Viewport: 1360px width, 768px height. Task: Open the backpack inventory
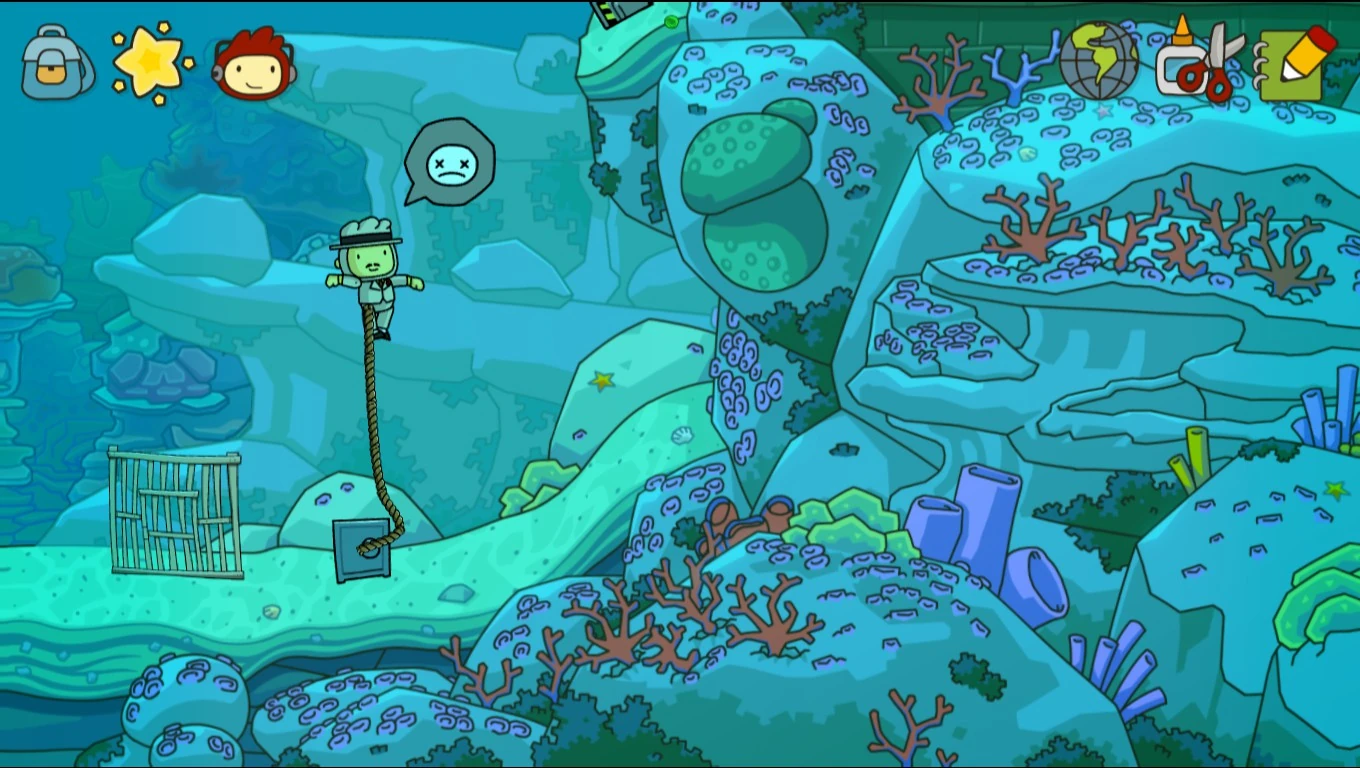tap(55, 64)
